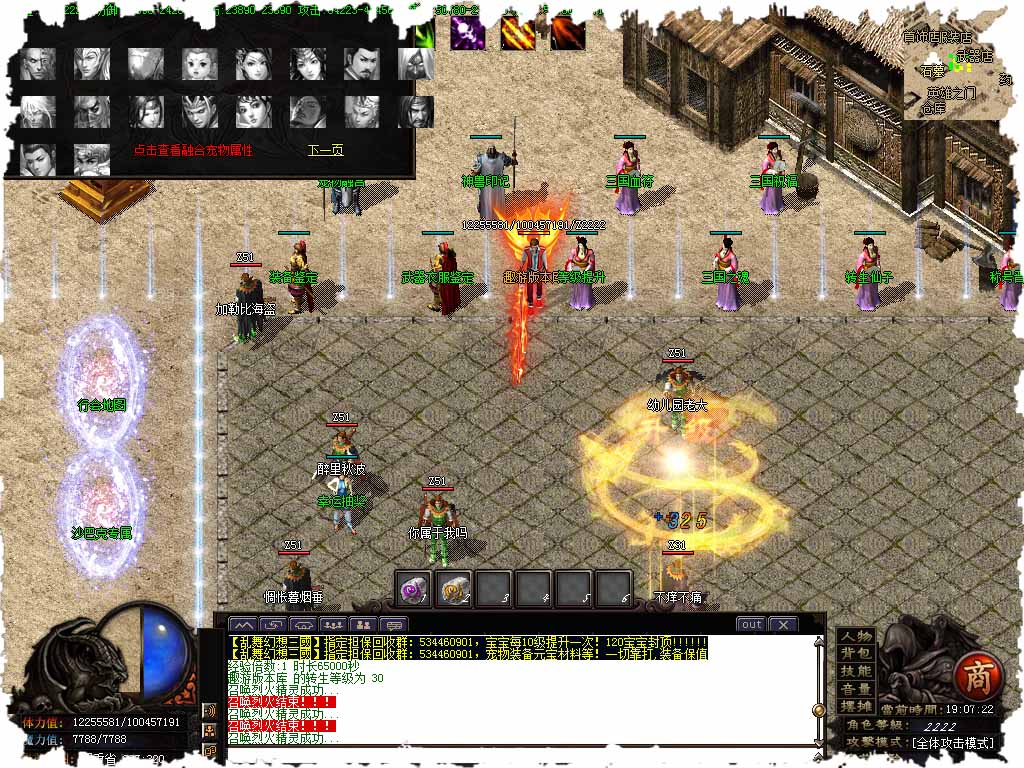Open the 摆摊 stall button
The width and height of the screenshot is (1024, 768).
[856, 708]
